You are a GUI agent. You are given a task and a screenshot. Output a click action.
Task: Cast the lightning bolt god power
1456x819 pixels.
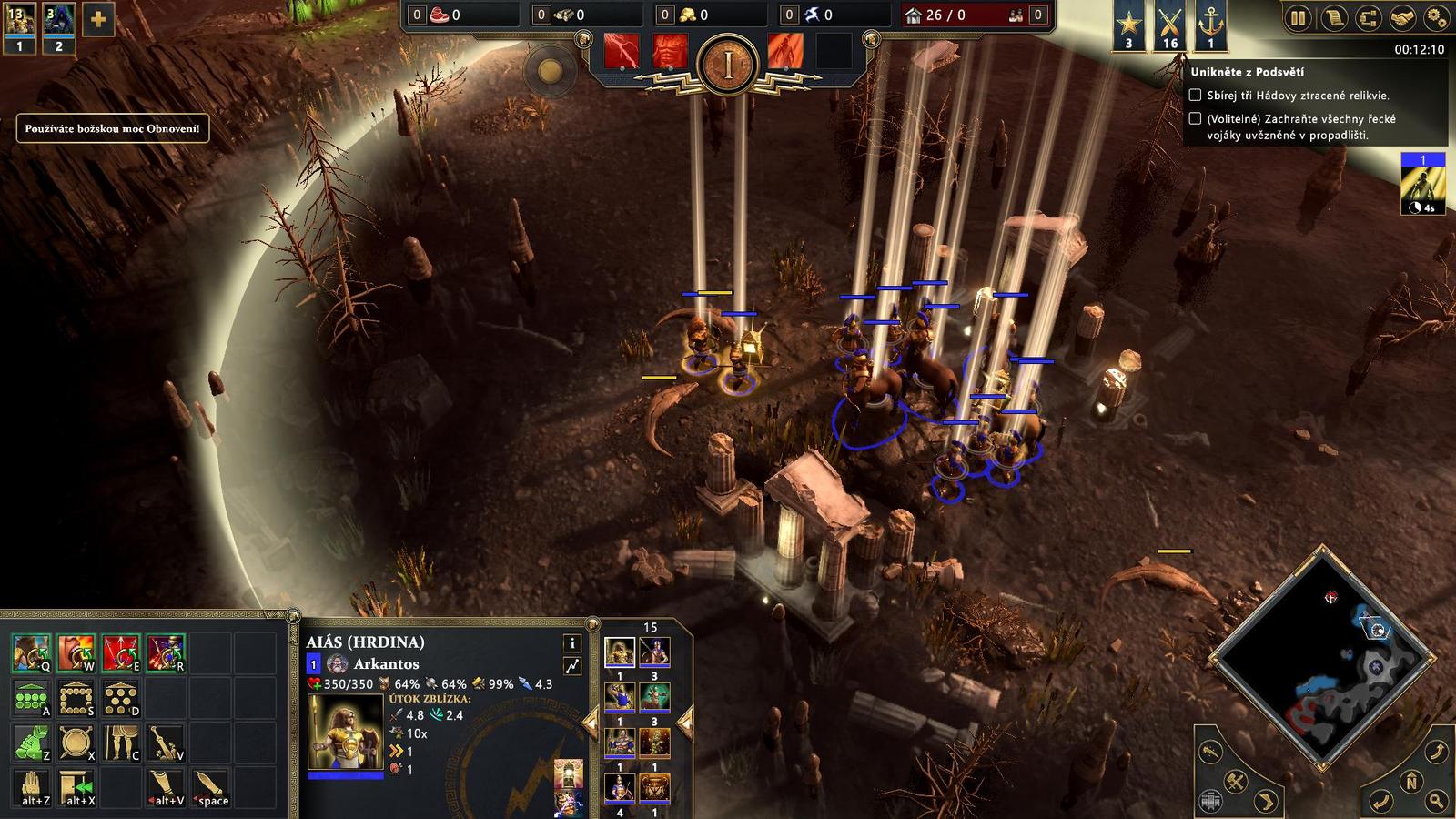622,51
